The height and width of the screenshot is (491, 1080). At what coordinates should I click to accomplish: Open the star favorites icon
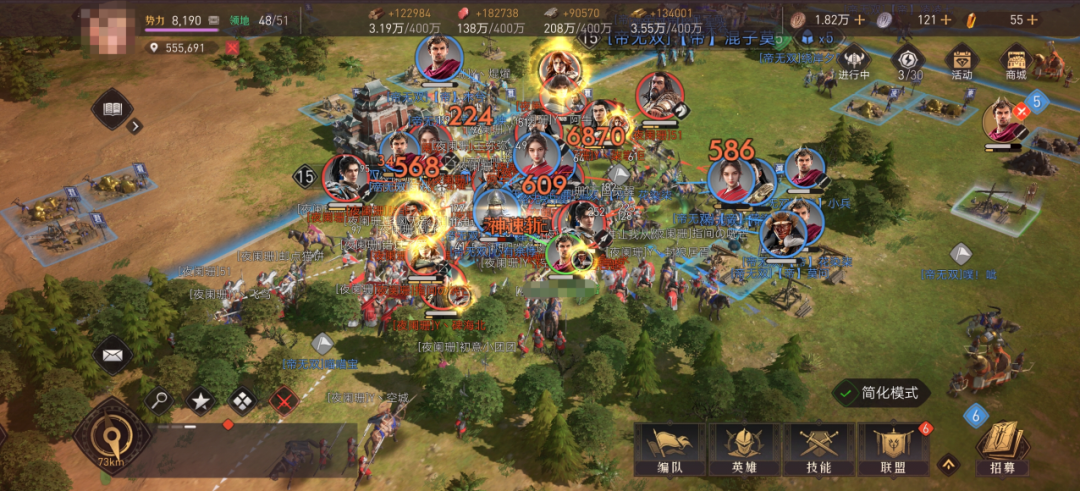(x=201, y=401)
